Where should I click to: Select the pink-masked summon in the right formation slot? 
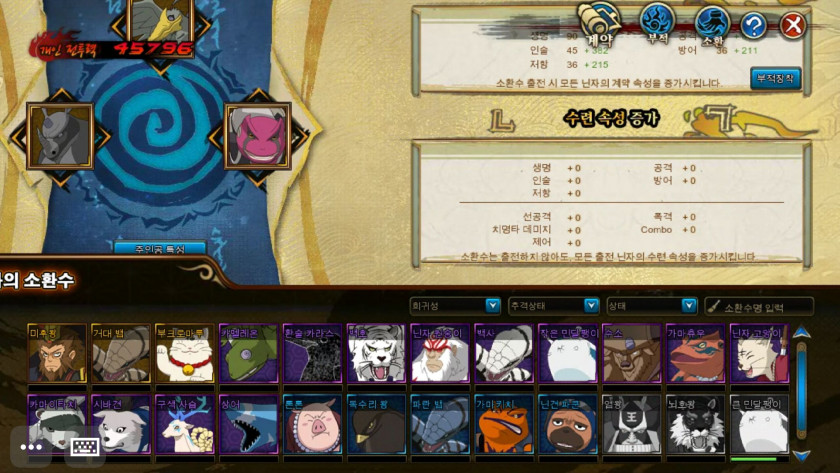(x=257, y=135)
